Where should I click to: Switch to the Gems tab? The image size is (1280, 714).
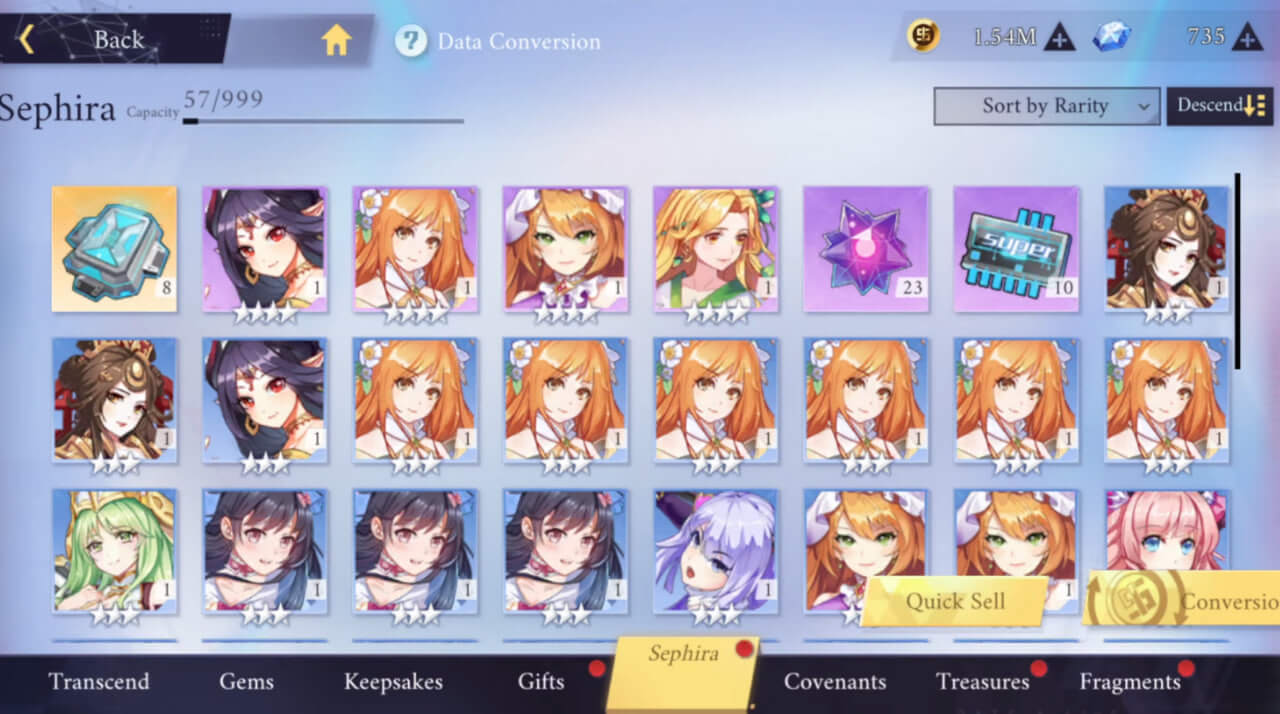coord(246,682)
